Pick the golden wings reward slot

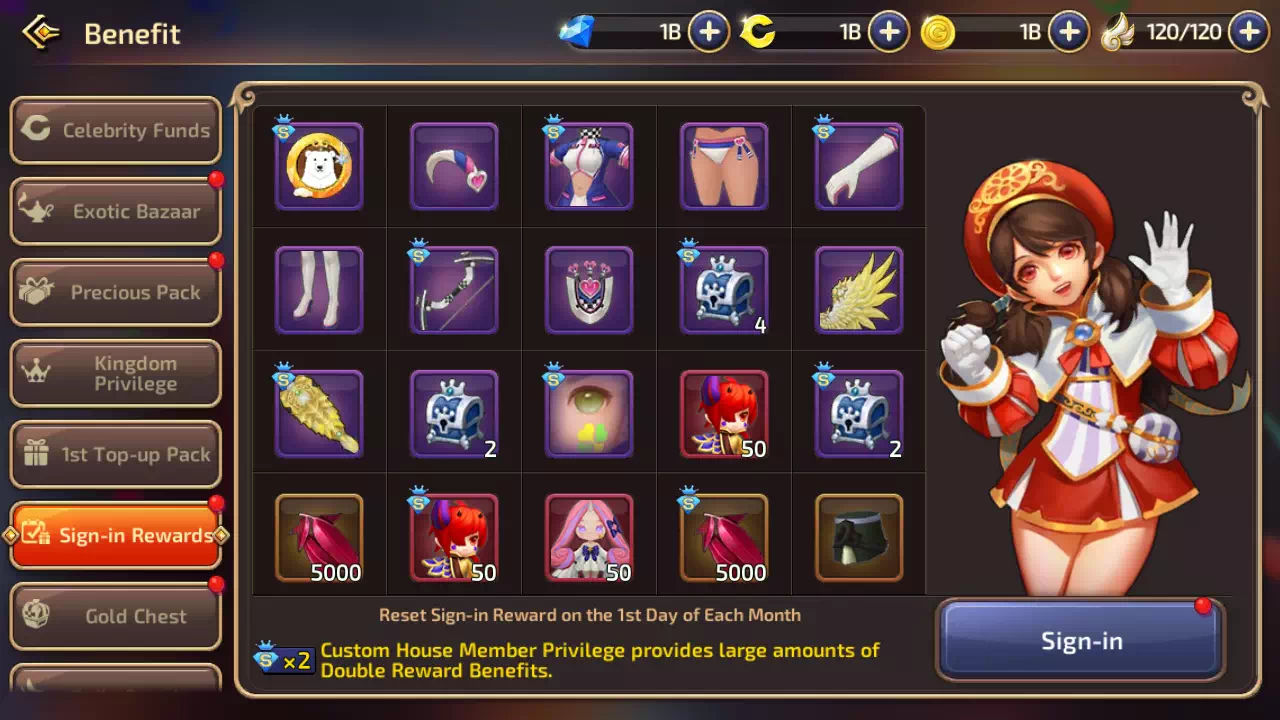(859, 290)
